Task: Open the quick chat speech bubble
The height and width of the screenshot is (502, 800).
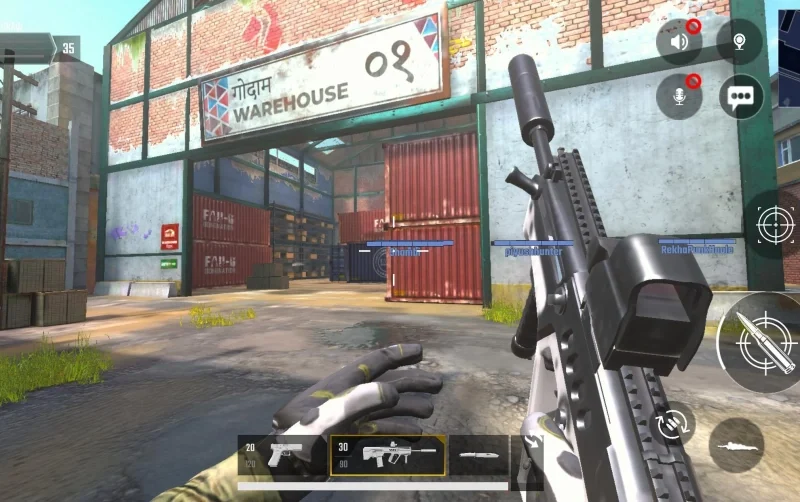Action: coord(741,97)
